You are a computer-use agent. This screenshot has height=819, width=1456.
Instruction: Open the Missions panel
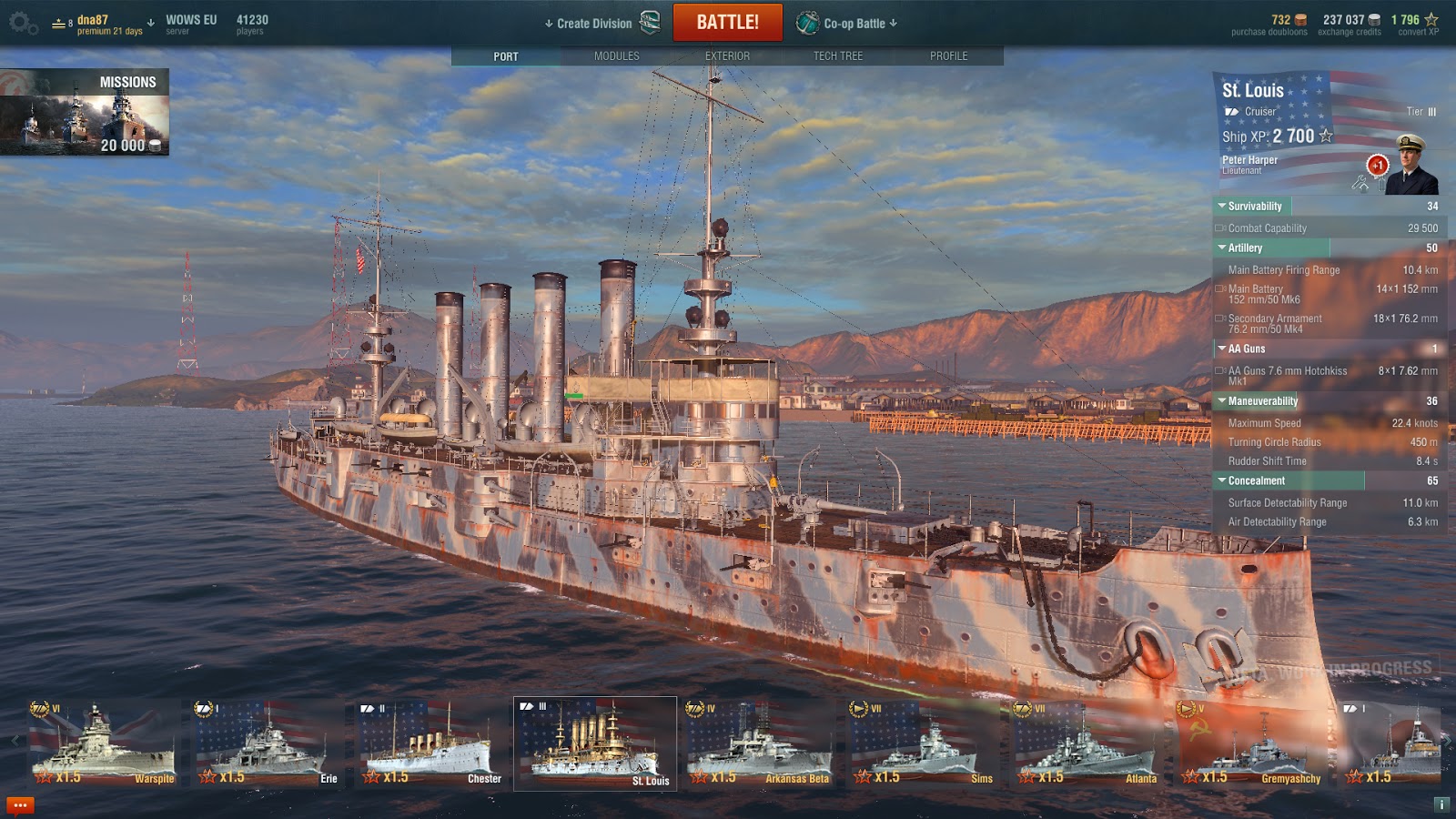click(x=85, y=112)
